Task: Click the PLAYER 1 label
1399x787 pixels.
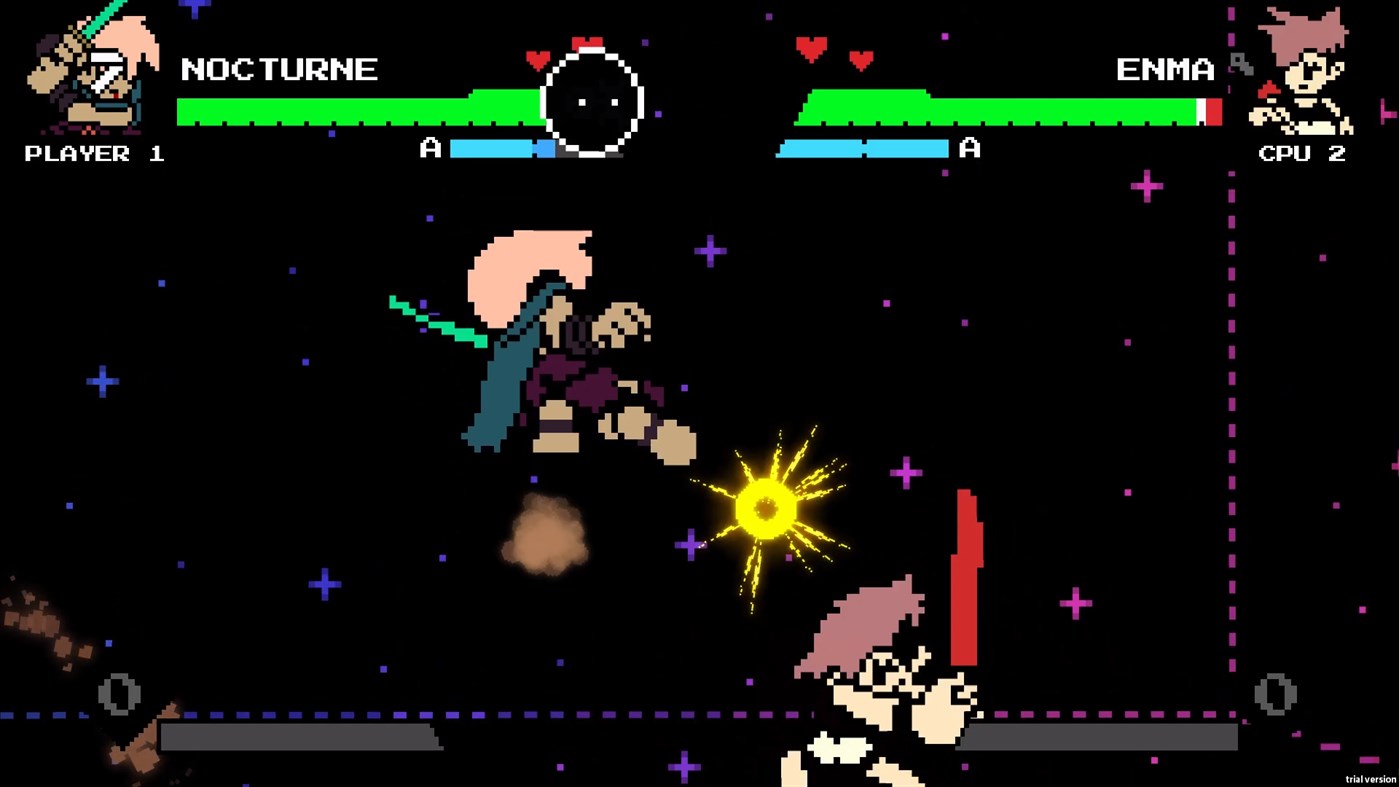Action: (x=93, y=153)
